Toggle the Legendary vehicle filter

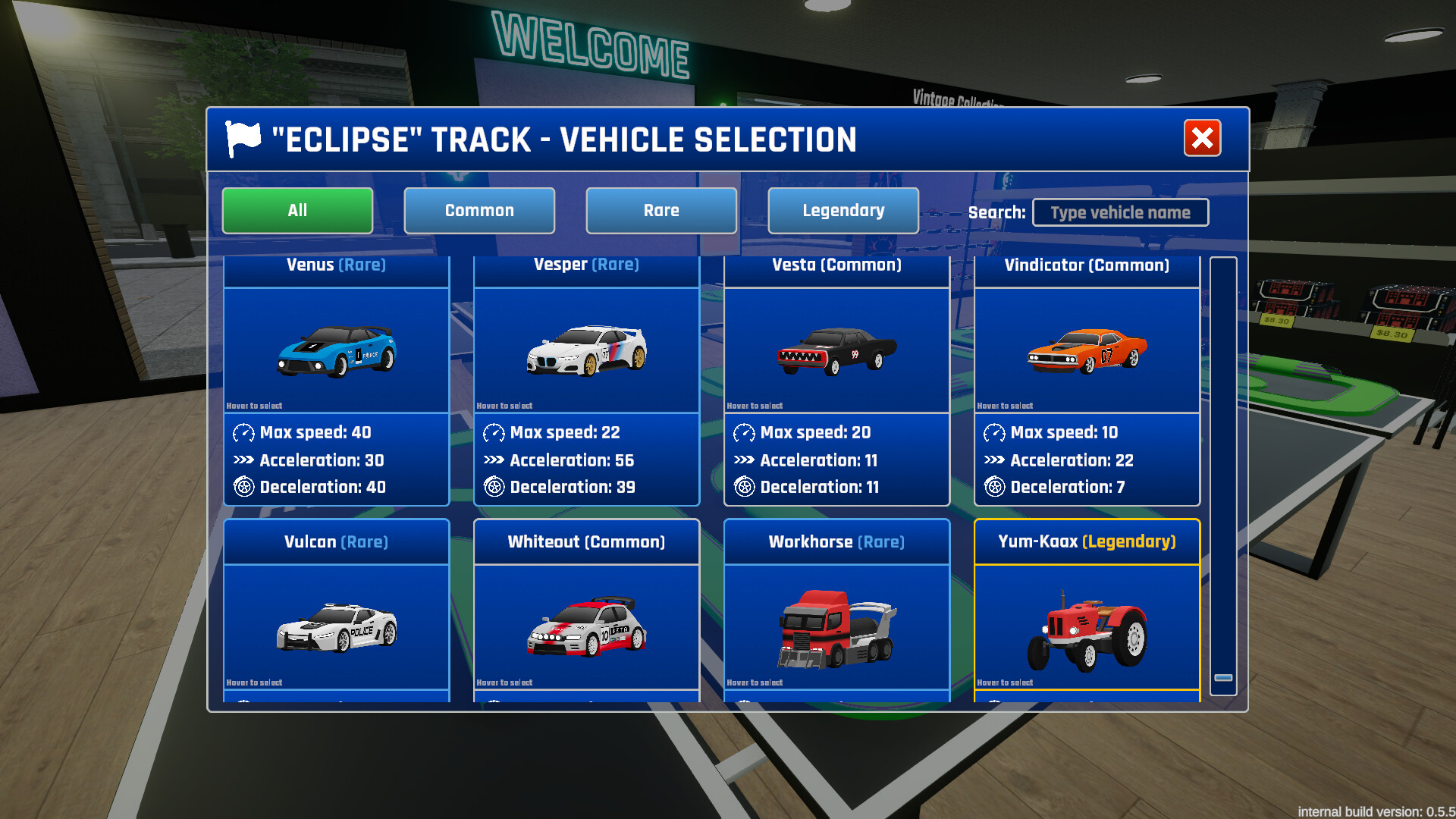(x=843, y=211)
